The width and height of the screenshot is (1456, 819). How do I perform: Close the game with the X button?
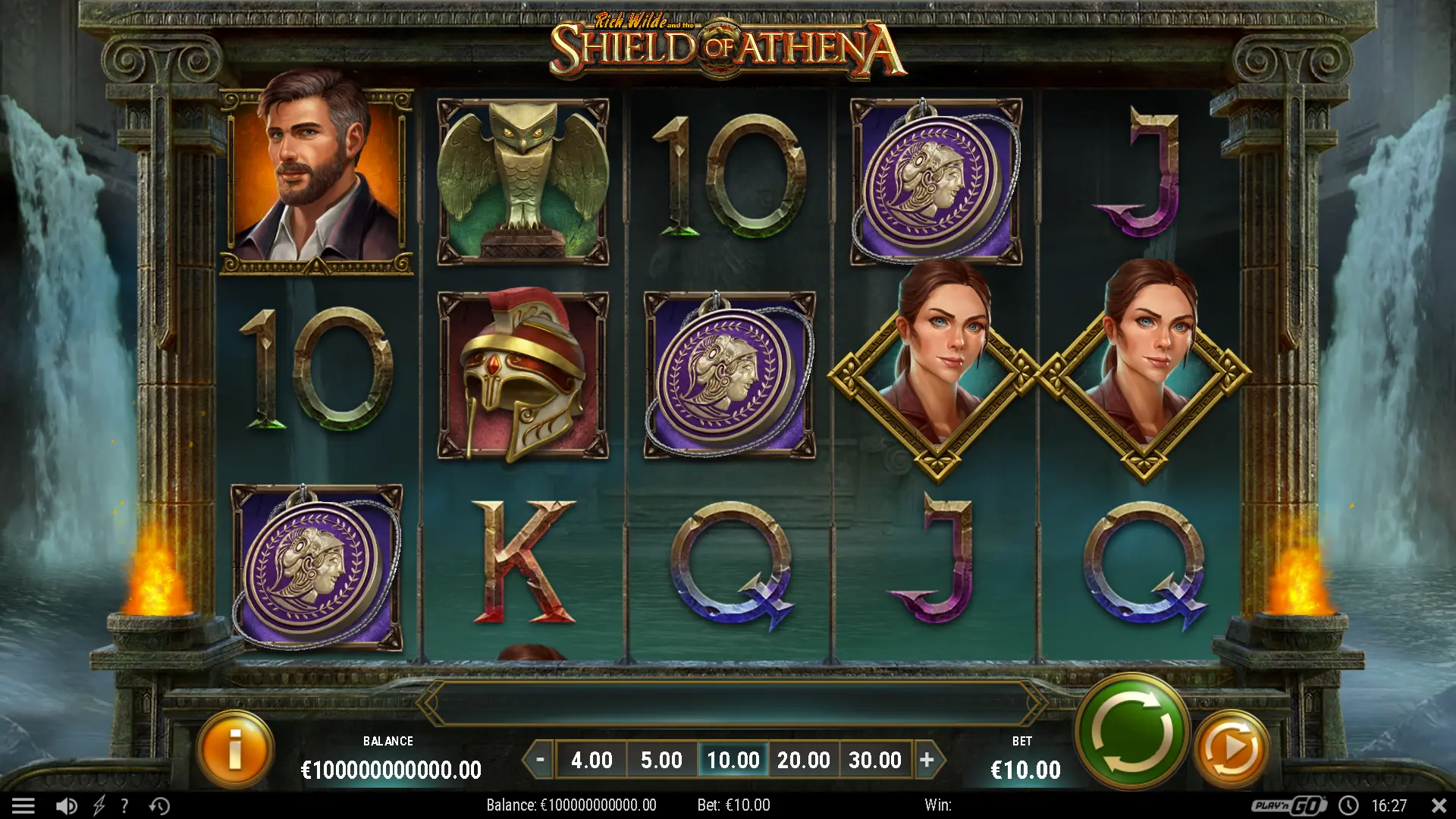[1439, 805]
